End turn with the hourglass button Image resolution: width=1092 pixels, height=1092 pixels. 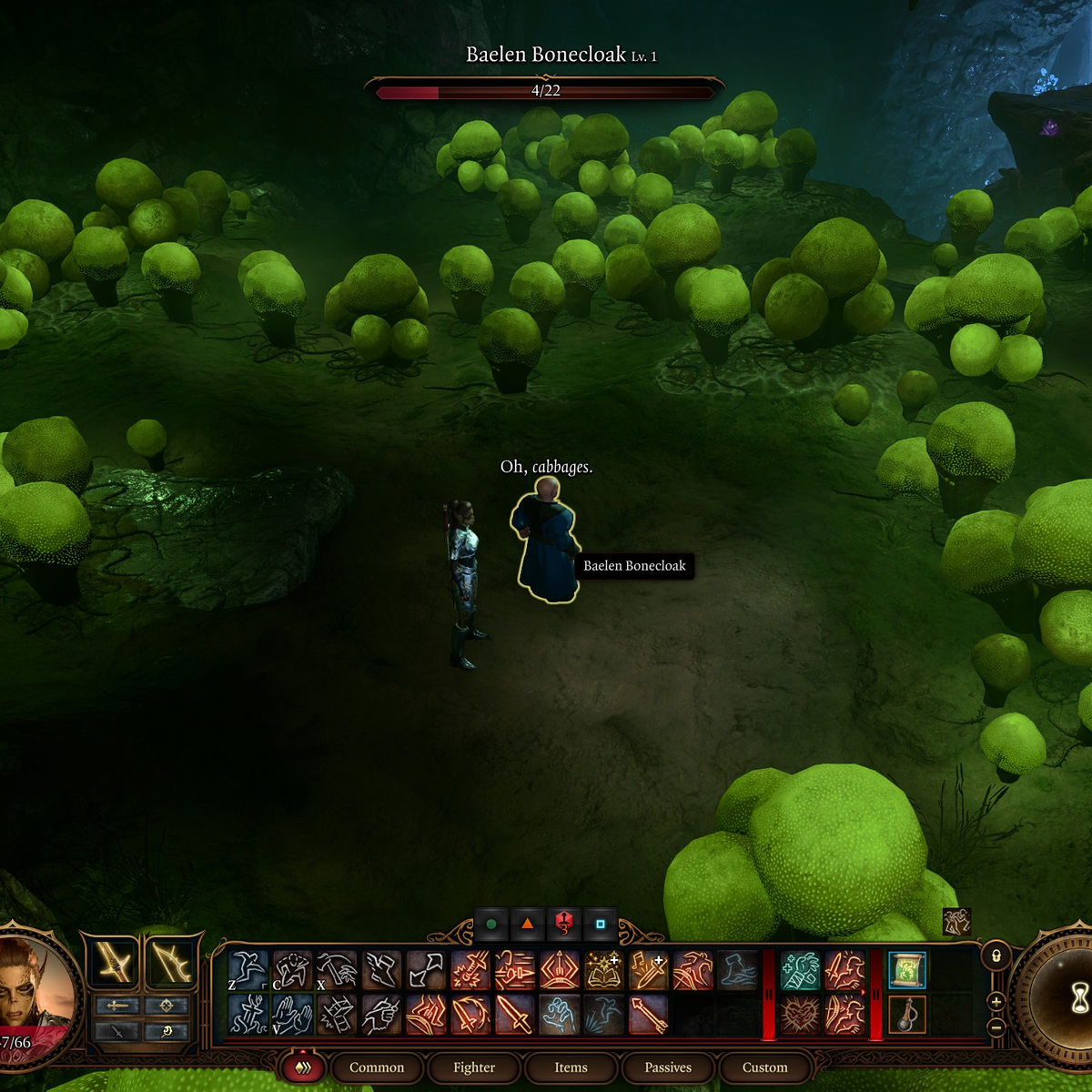[1077, 999]
